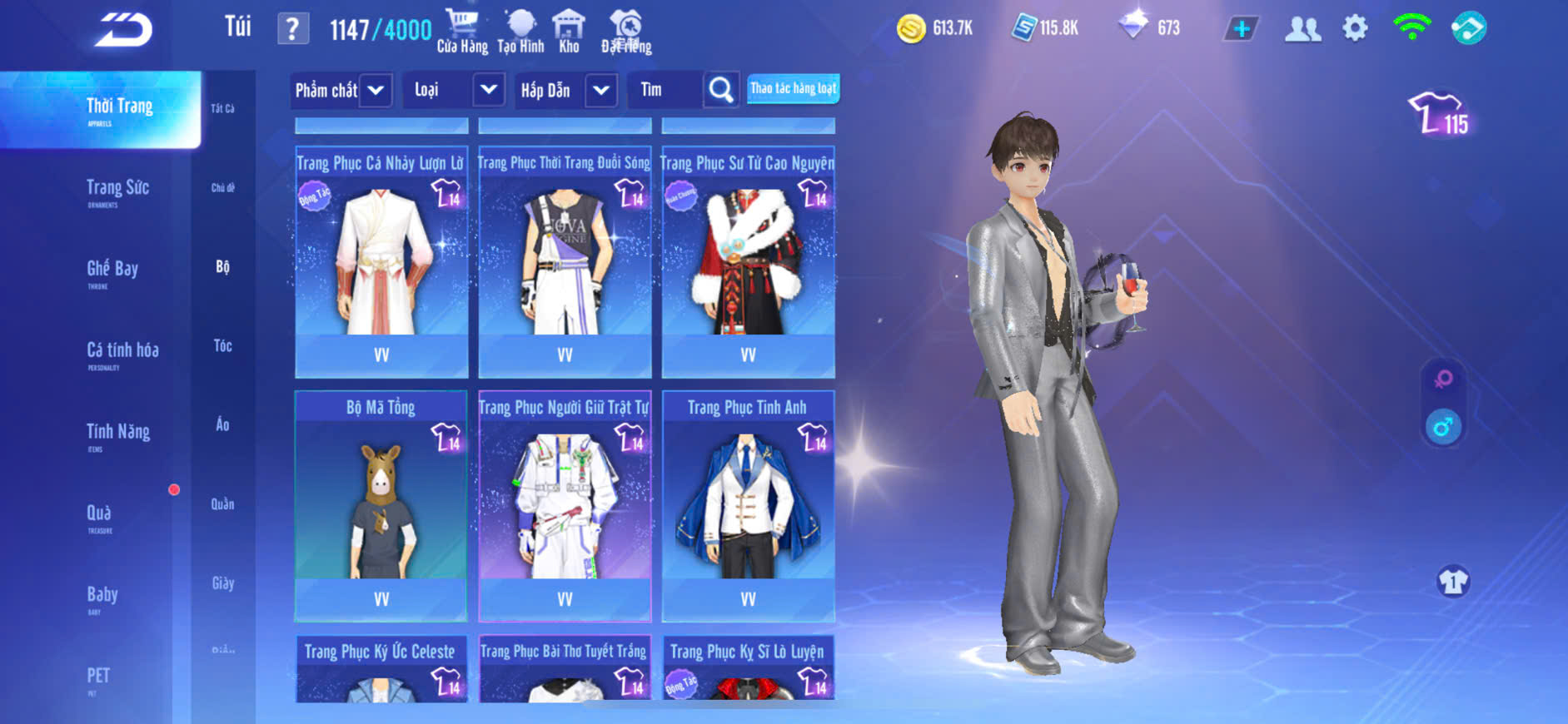The image size is (1568, 724).
Task: Select the Trang Phục Tinh Anh outfit
Action: (x=748, y=506)
